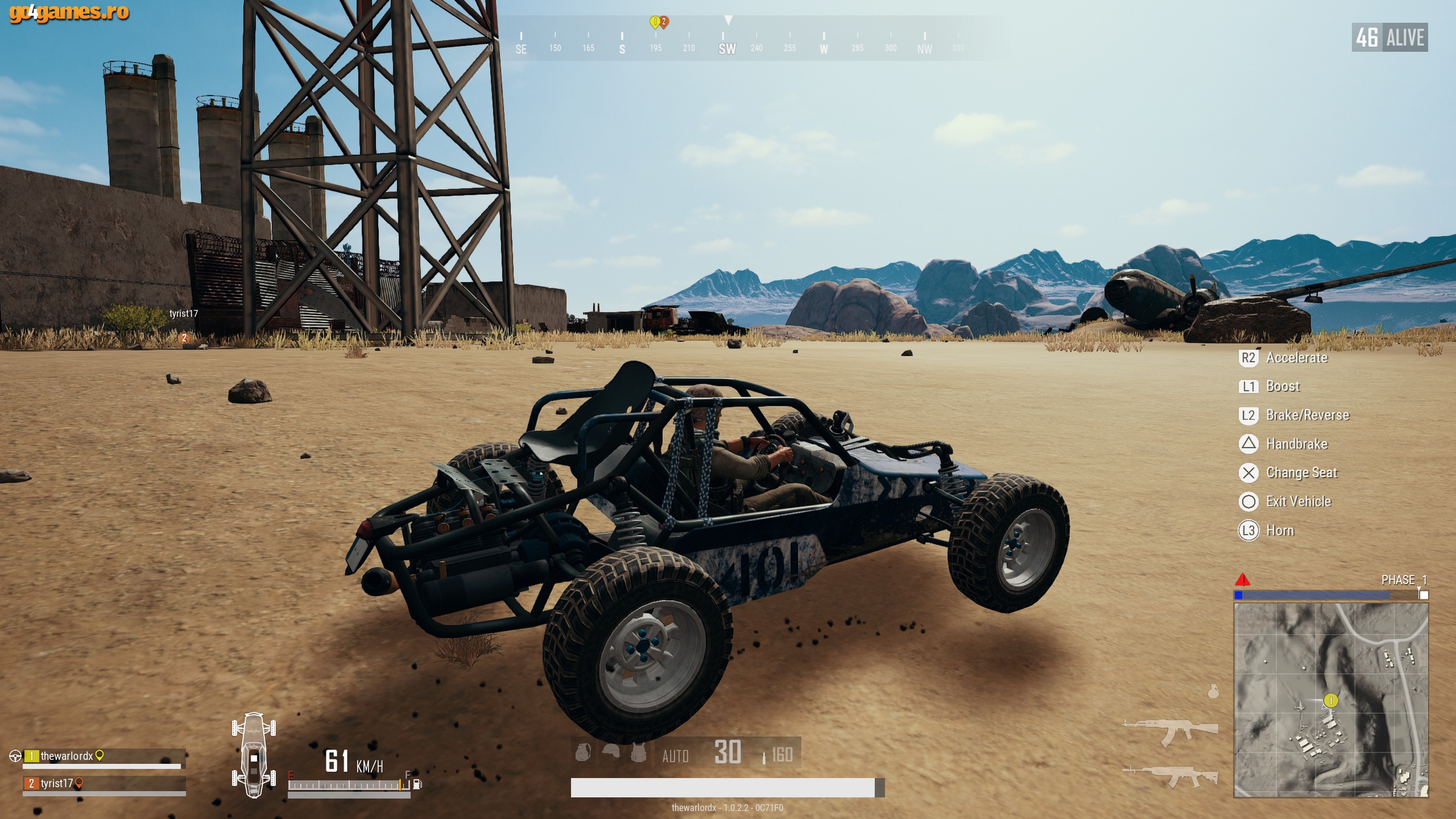Toggle the AUTO fire mode label

675,756
